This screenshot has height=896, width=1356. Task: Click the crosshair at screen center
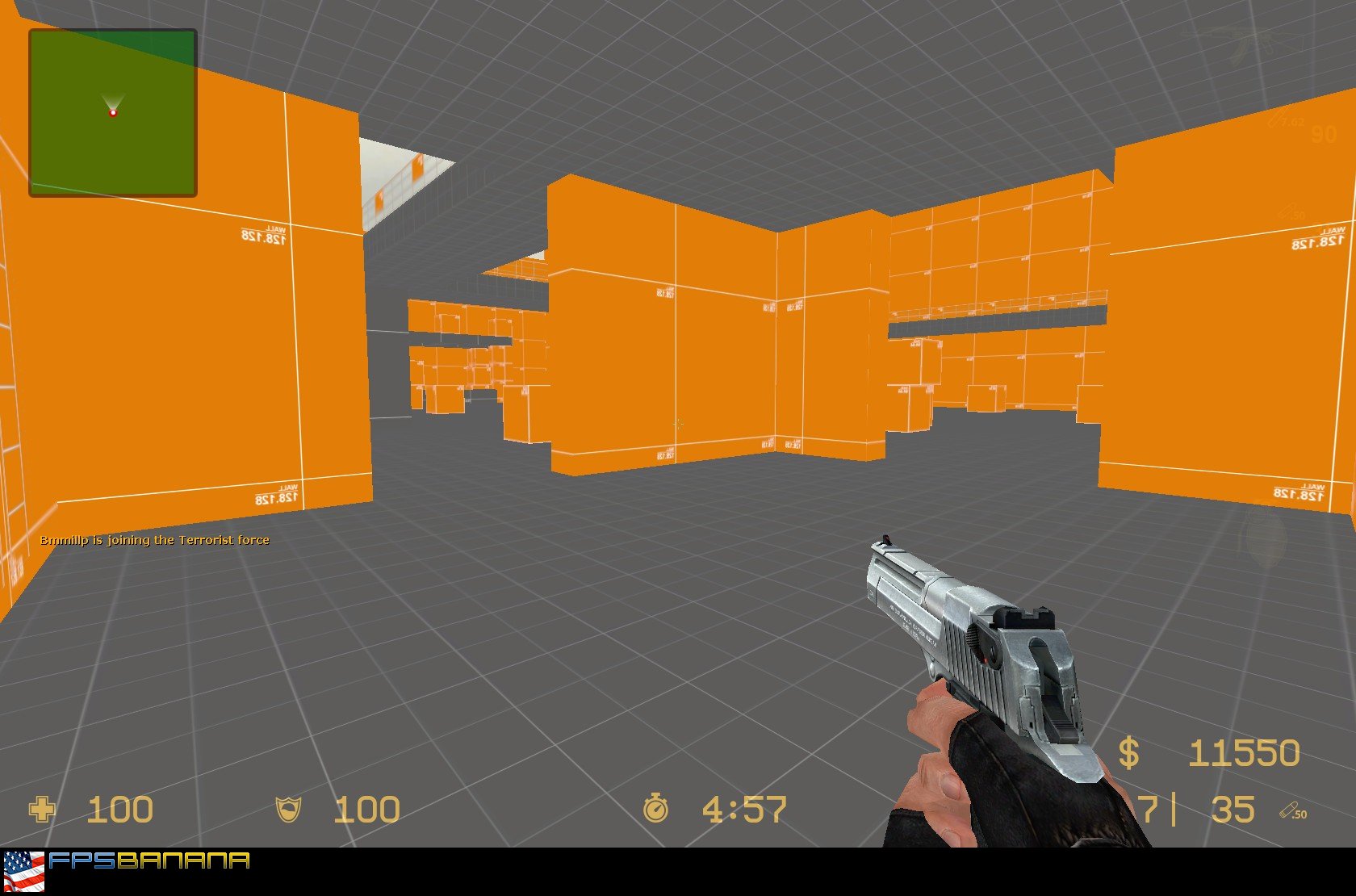coord(678,424)
